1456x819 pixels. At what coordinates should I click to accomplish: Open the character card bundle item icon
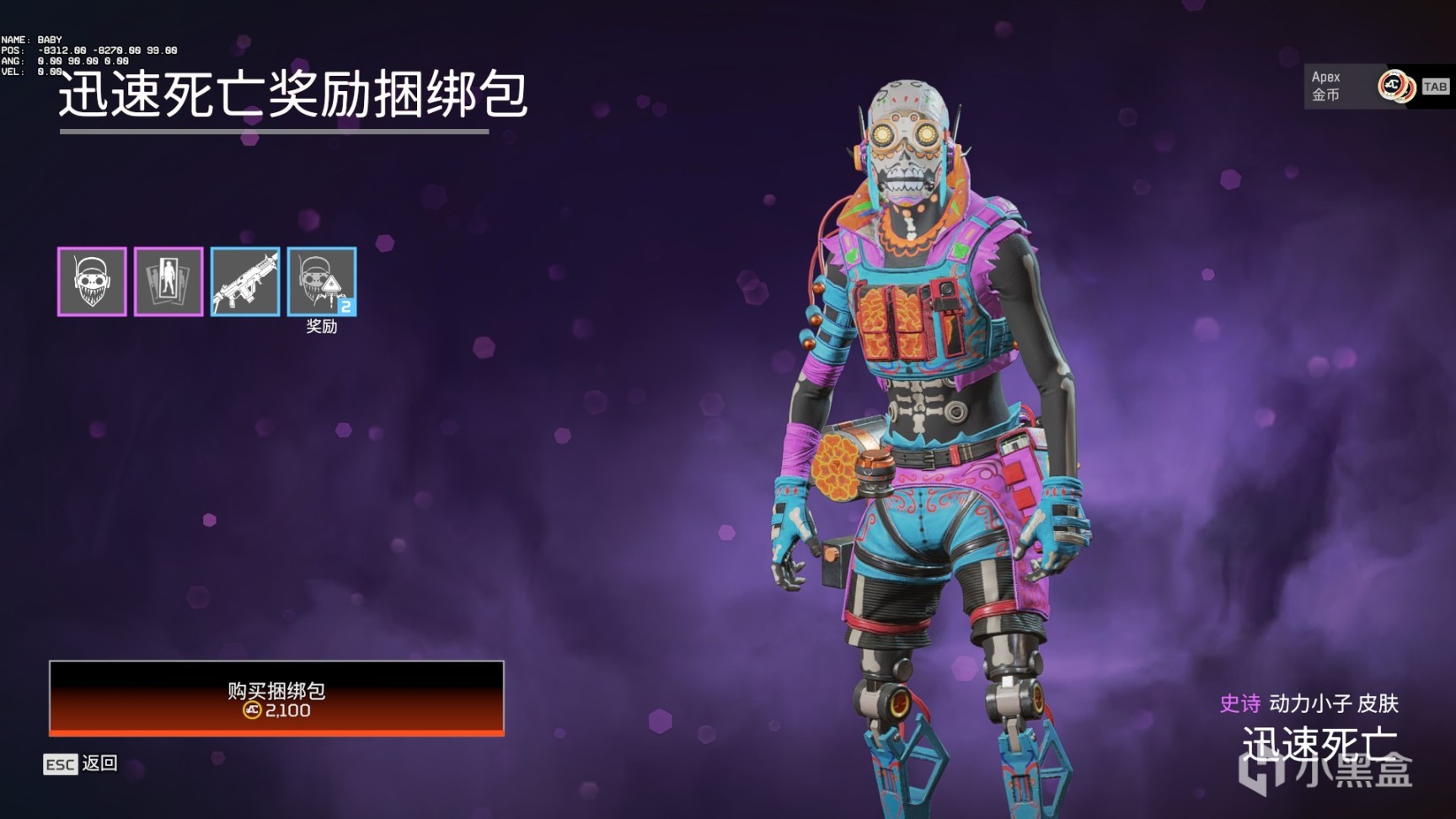coord(168,281)
